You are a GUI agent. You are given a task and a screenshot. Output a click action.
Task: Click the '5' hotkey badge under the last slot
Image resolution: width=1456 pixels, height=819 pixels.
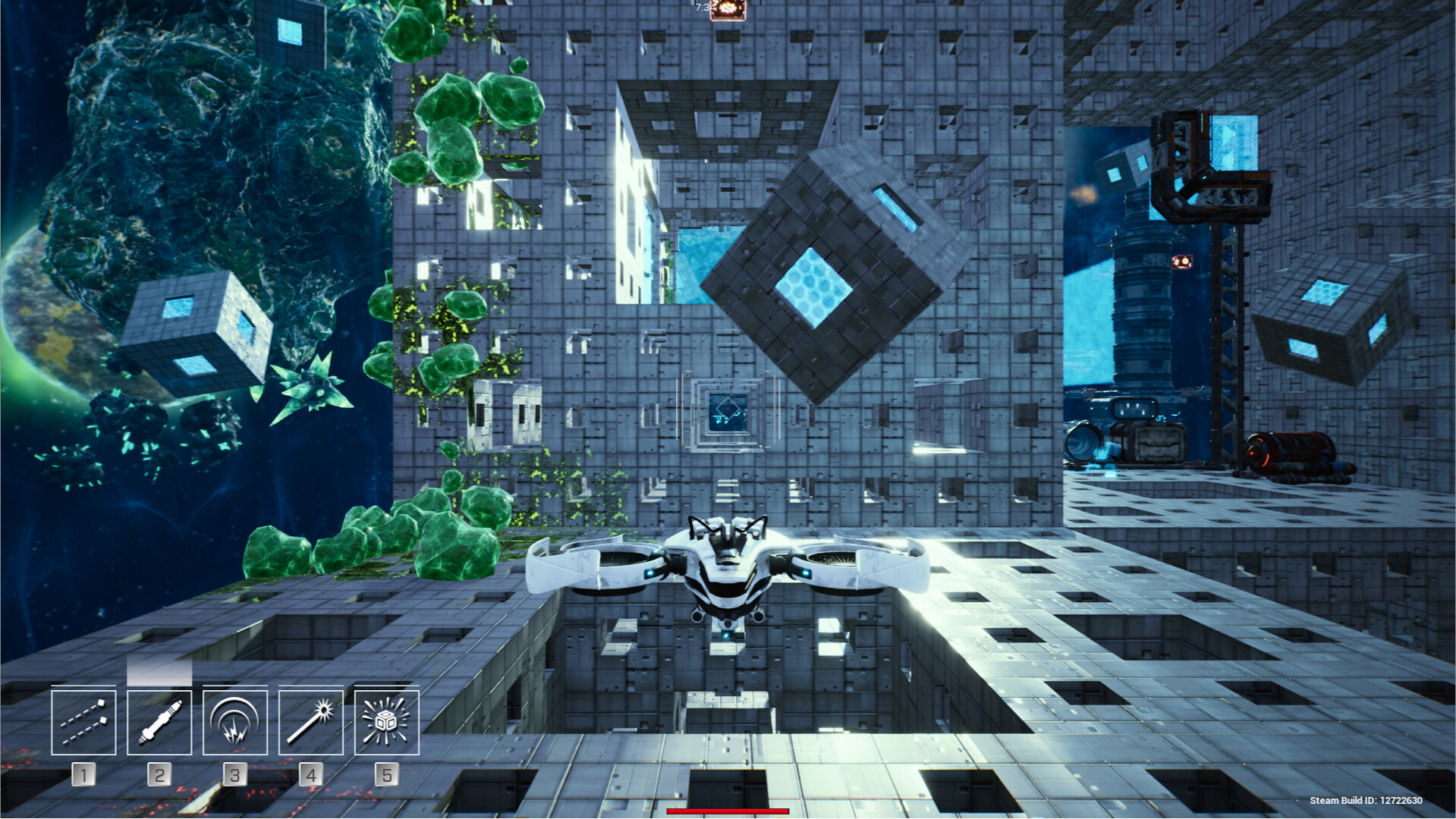coord(386,775)
